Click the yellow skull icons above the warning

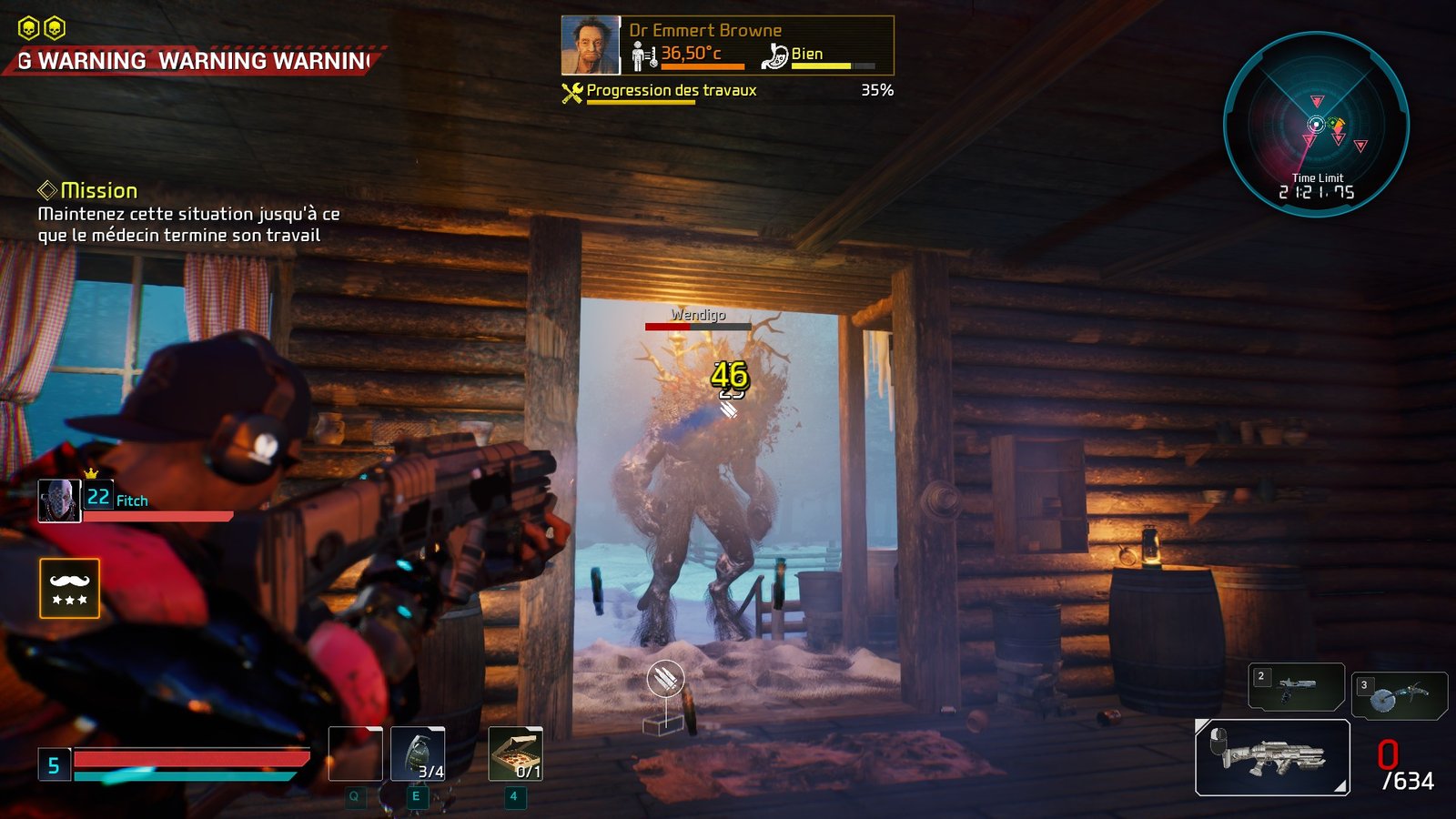point(42,29)
